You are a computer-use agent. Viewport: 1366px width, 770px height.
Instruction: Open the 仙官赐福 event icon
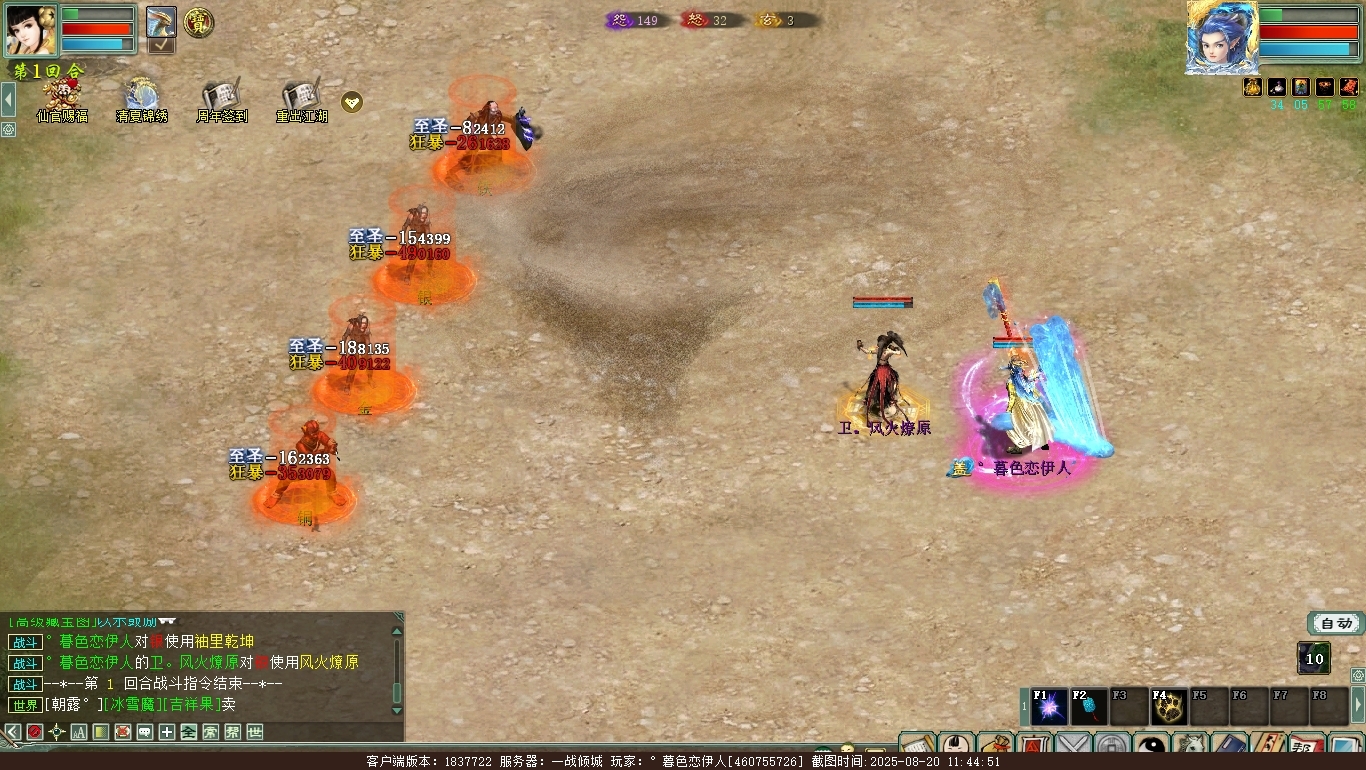[x=62, y=97]
